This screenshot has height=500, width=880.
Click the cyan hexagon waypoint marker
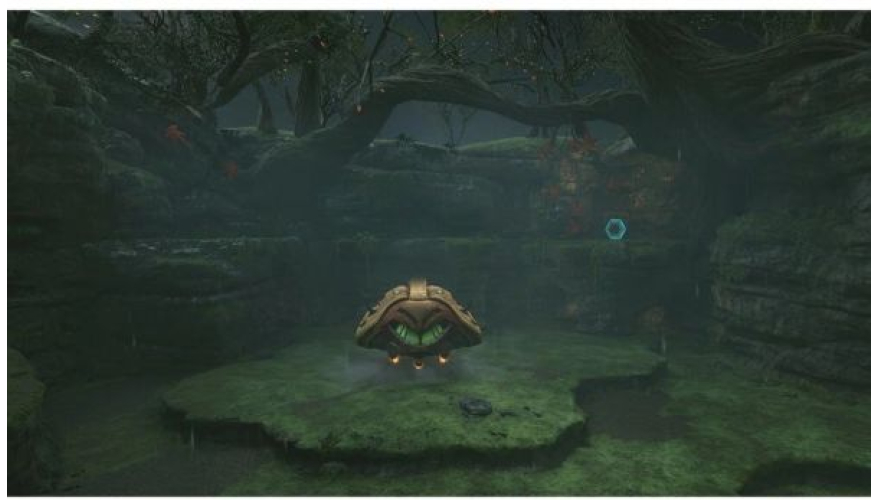(615, 229)
